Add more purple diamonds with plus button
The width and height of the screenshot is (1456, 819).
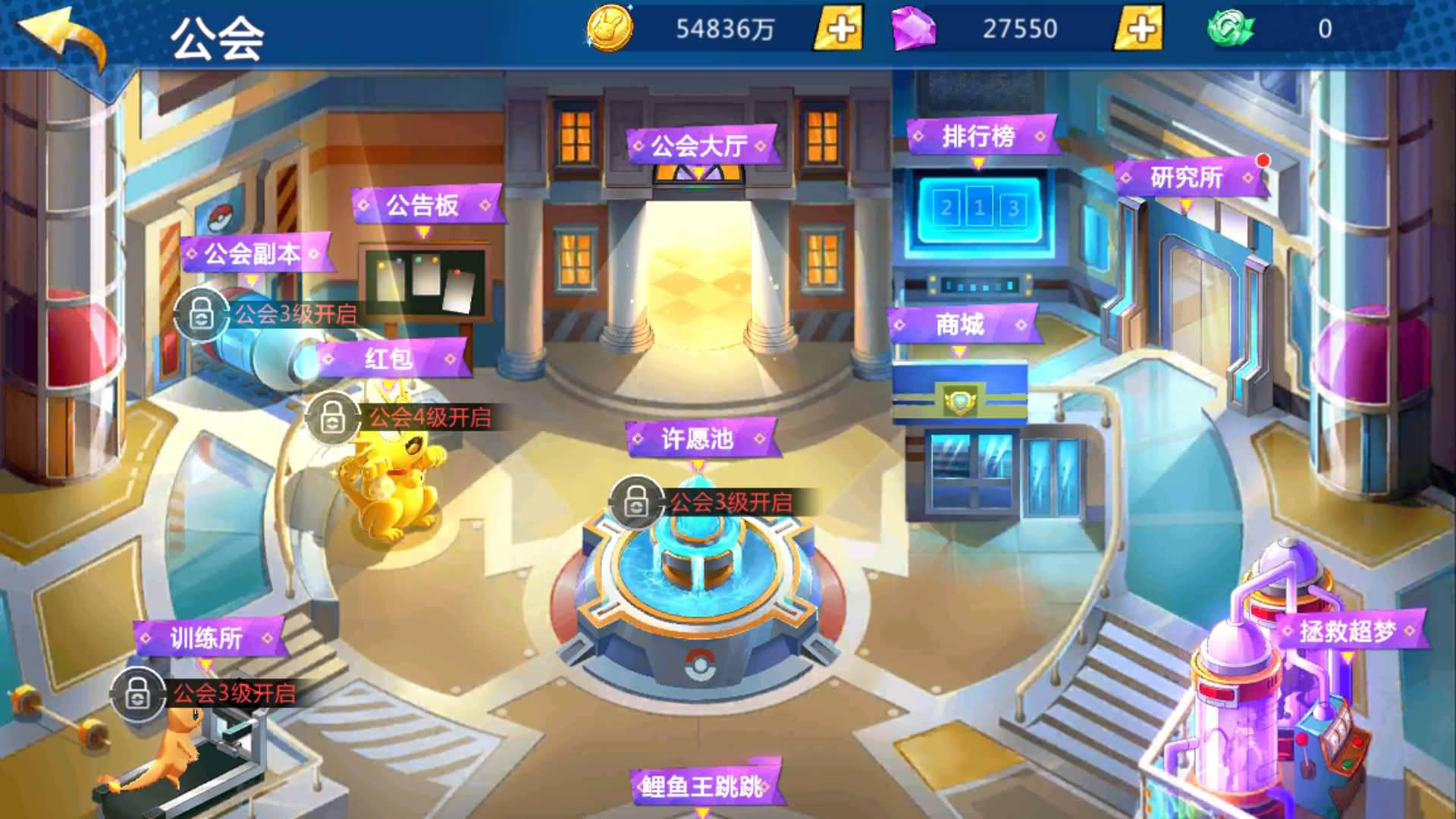click(x=1139, y=29)
